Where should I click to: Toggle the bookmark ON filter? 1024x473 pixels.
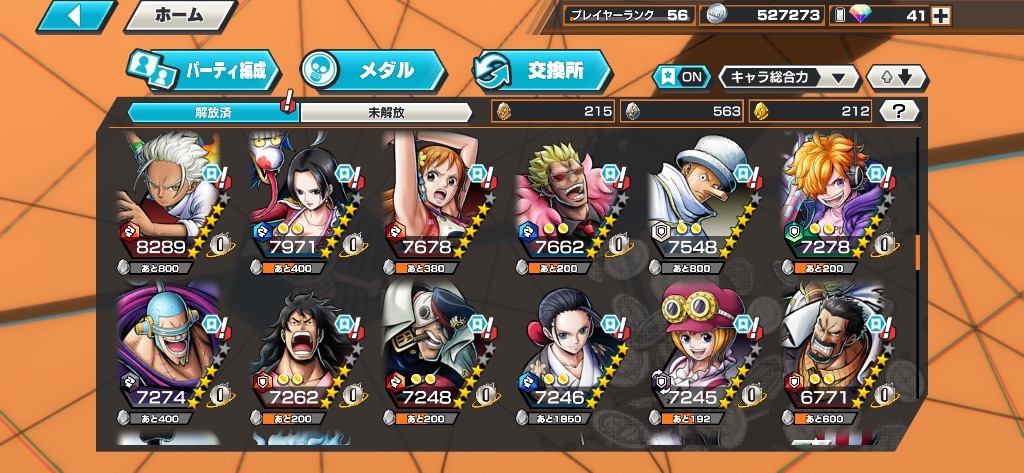(x=680, y=77)
